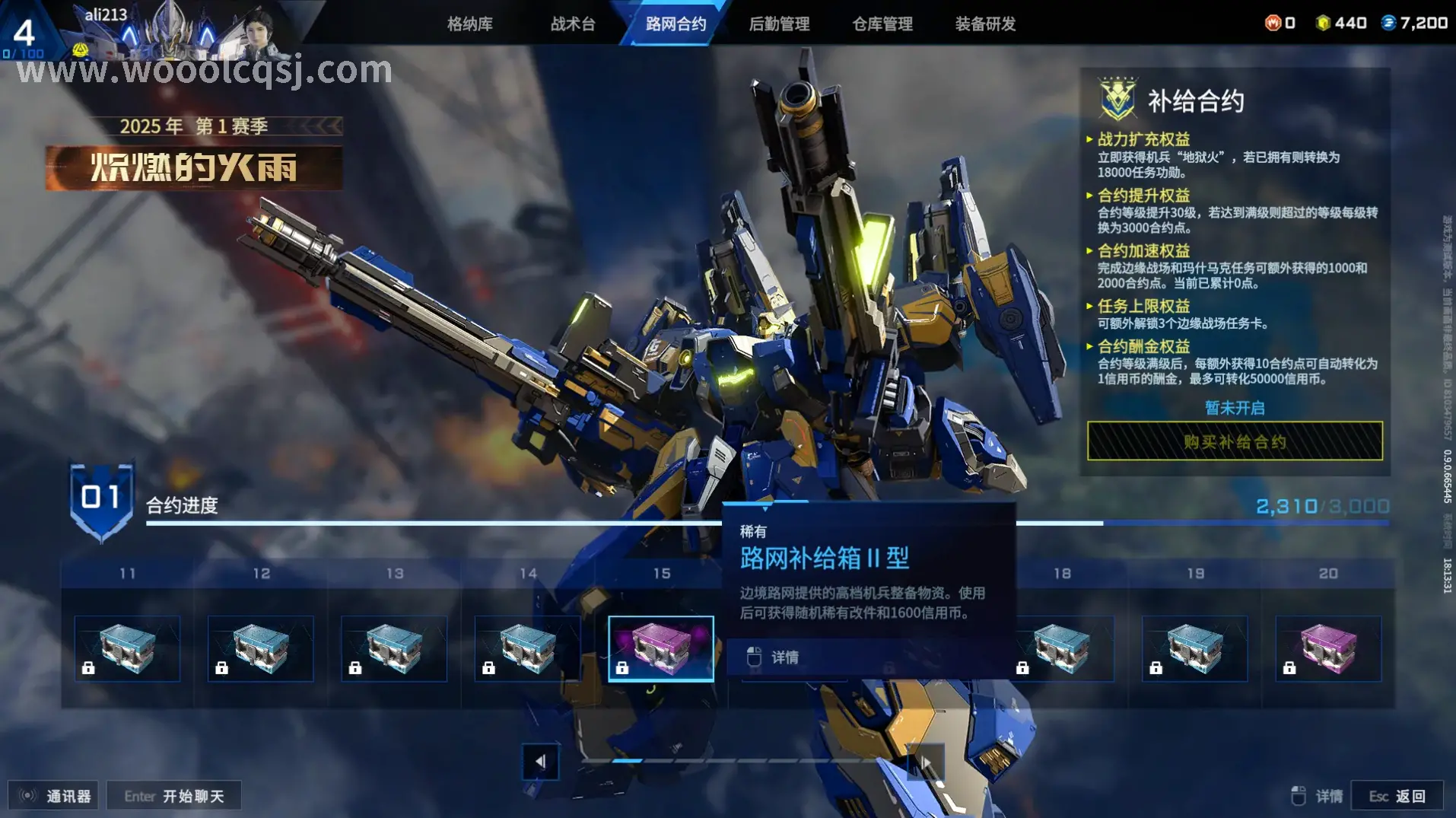Click the left arrow page navigator
Image resolution: width=1456 pixels, height=818 pixels.
click(x=542, y=762)
